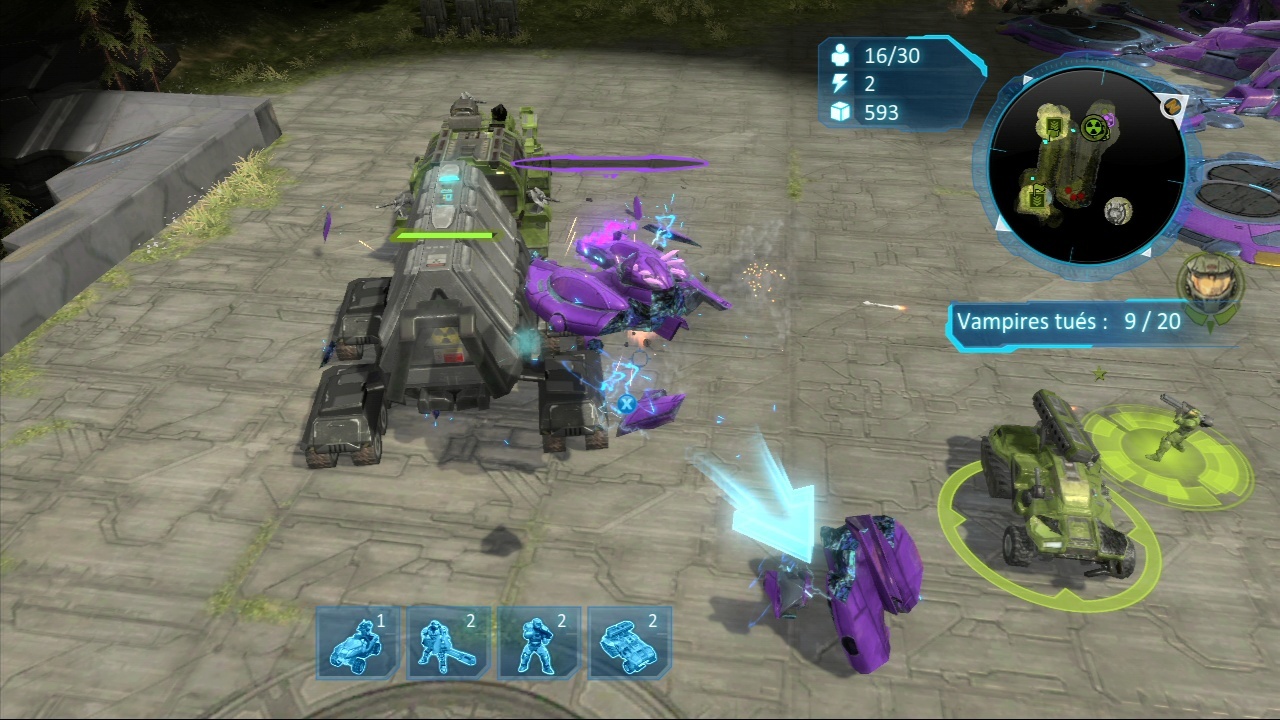
Task: Select the rocket vehicle unit group icon
Action: point(628,642)
